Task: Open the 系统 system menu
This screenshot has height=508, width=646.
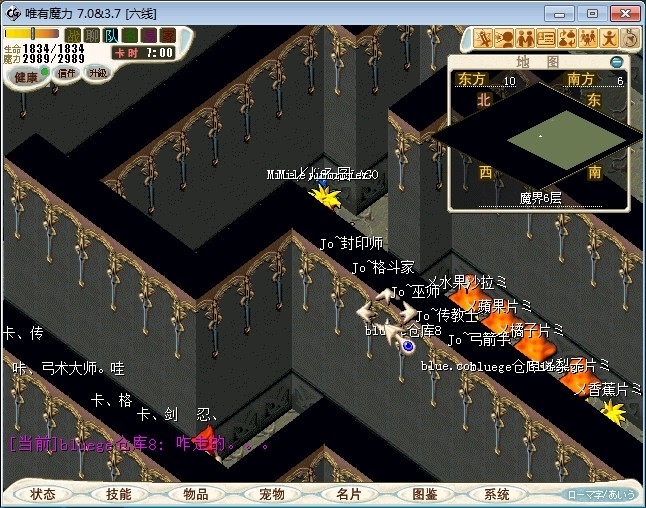Action: click(x=497, y=494)
